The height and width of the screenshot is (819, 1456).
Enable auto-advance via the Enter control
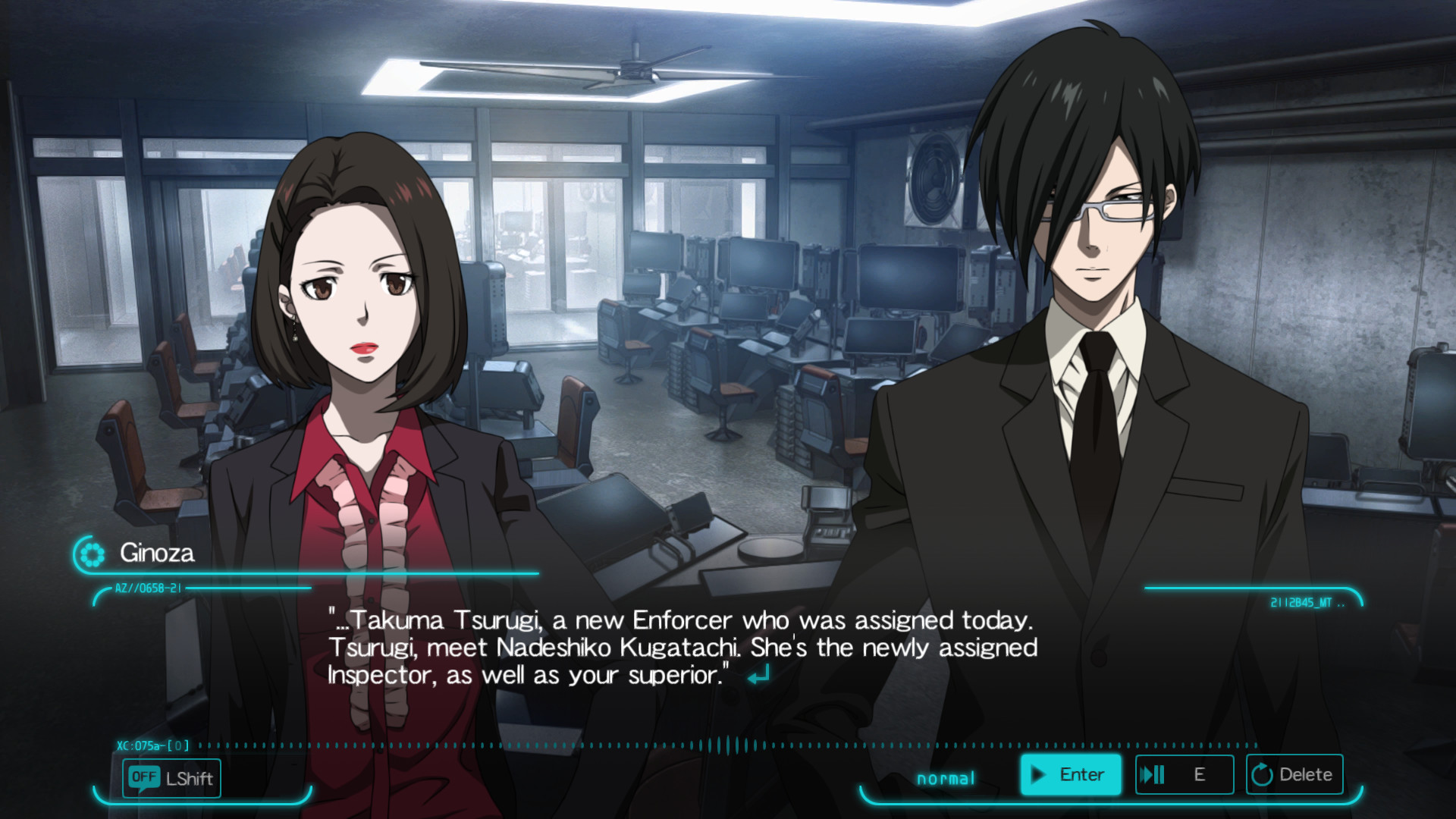tap(1071, 774)
